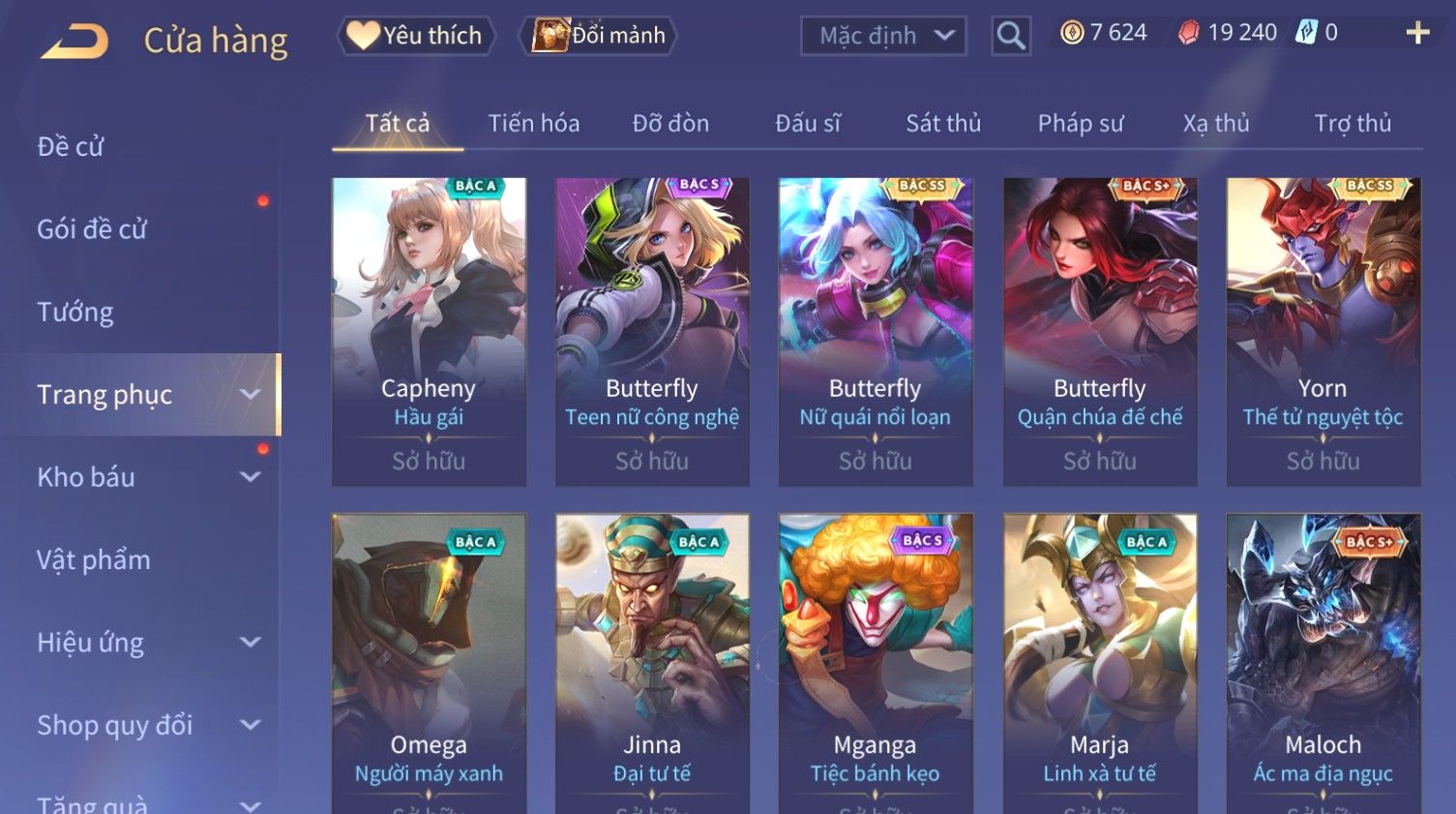Open the Butterfly Quận chúa đế chế skin
The height and width of the screenshot is (814, 1456).
pos(1099,329)
